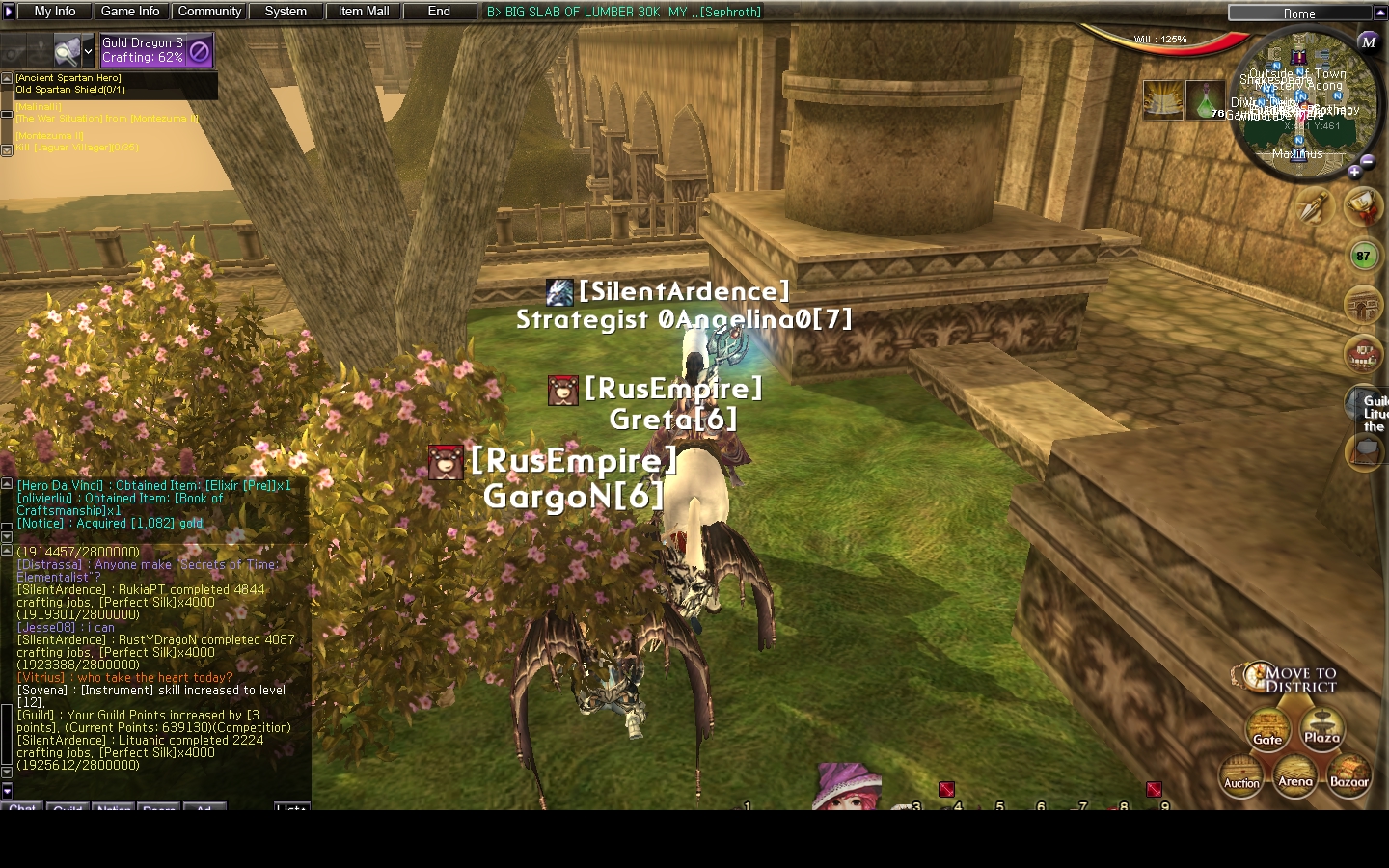Open the Item Mall
Image resolution: width=1389 pixels, height=868 pixels.
(364, 12)
